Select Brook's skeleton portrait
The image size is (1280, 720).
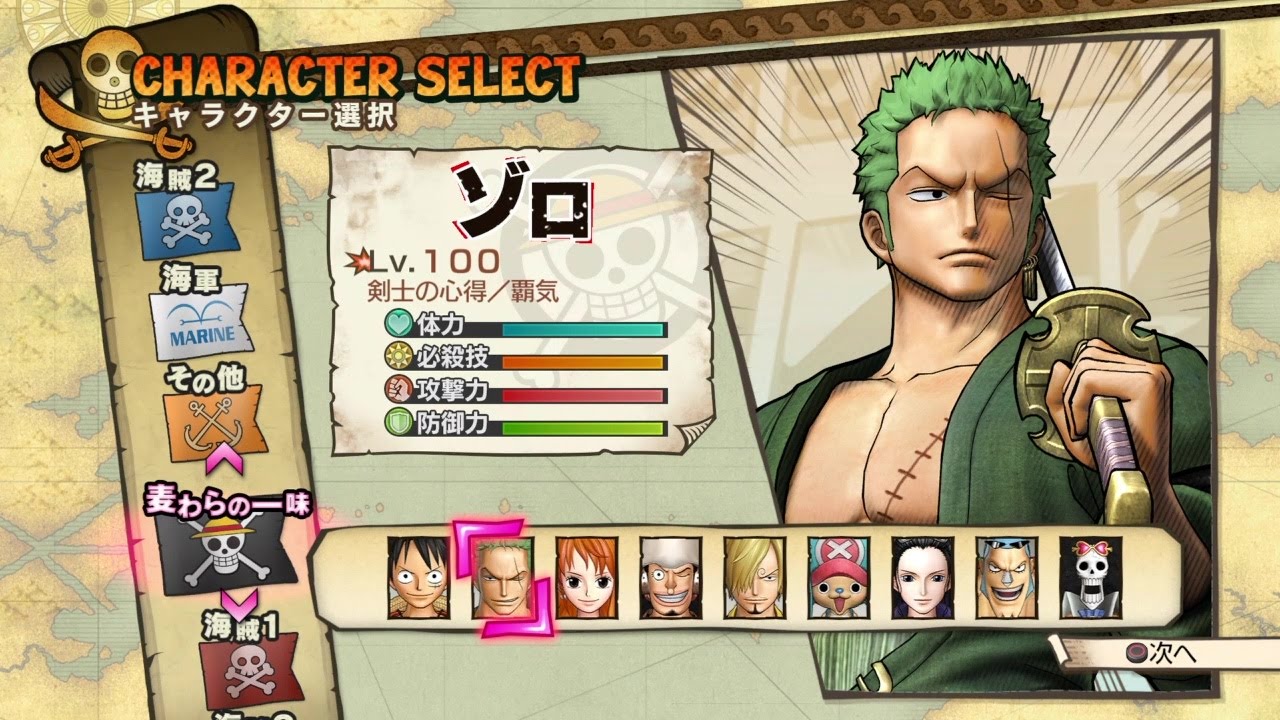tap(1090, 579)
